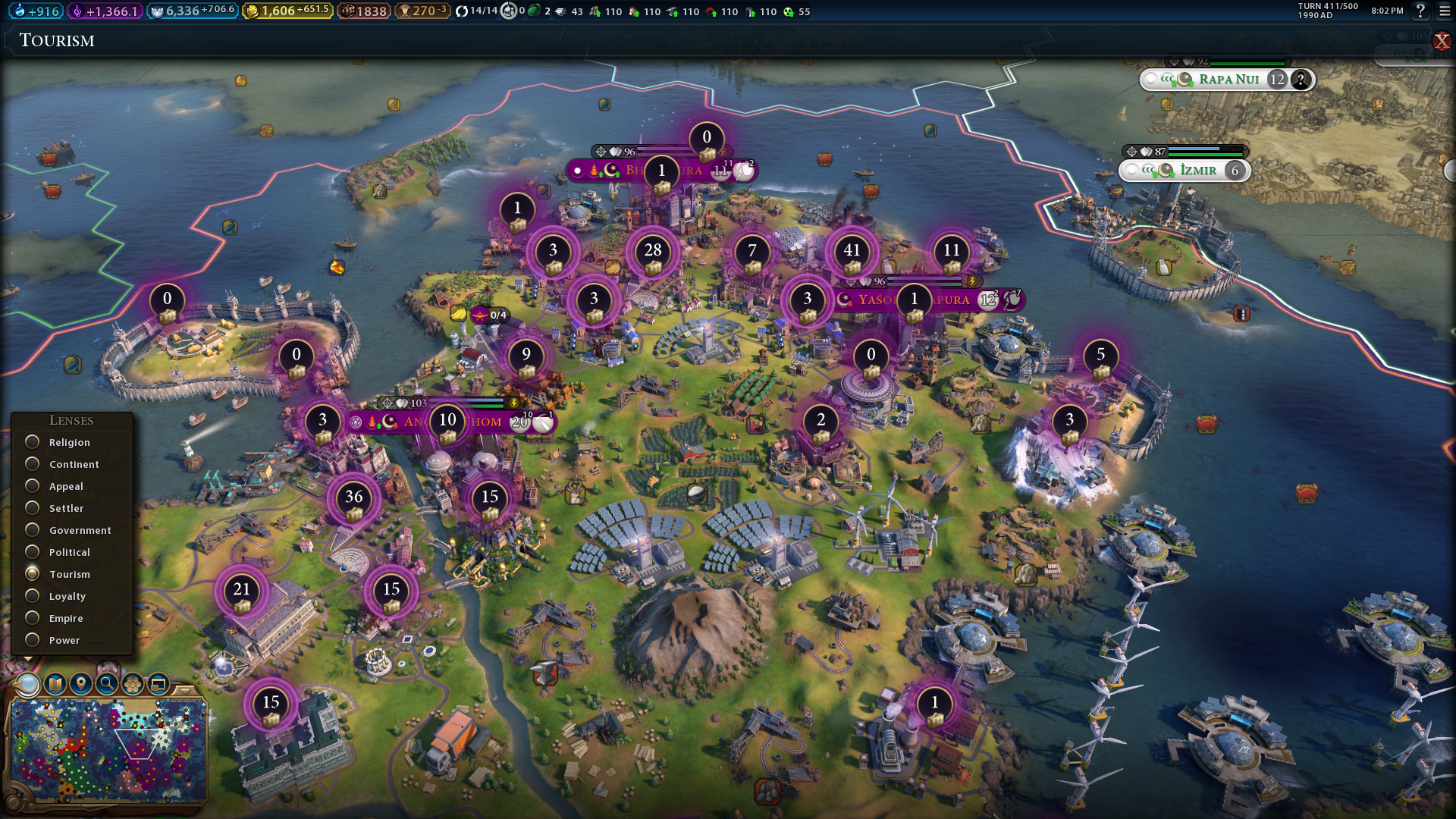
Task: Select the Political lens
Action: point(33,552)
